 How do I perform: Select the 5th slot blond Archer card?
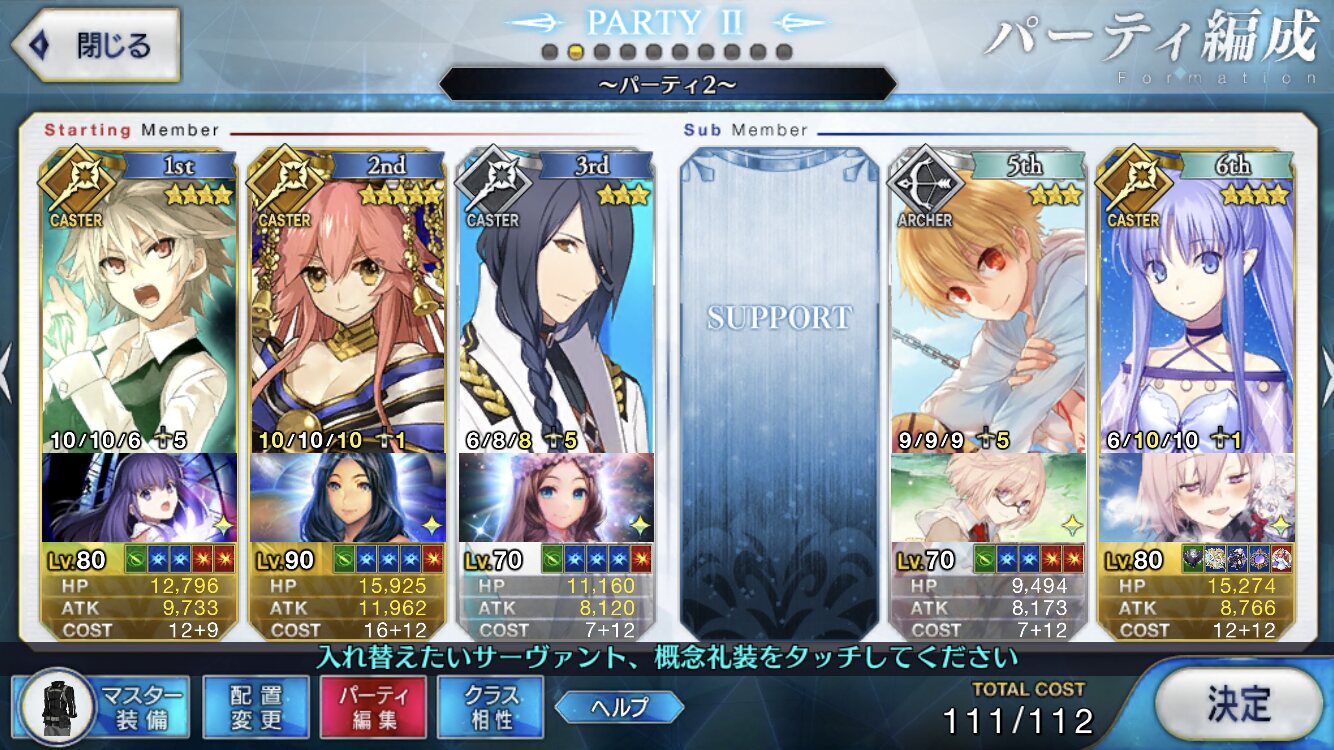tap(988, 310)
